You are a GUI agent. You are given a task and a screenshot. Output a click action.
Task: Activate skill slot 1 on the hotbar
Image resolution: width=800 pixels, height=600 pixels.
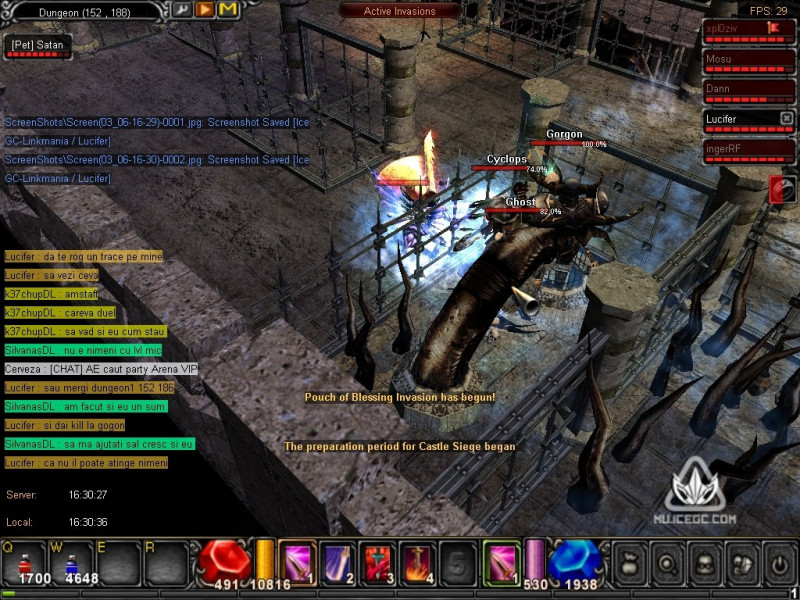(297, 562)
